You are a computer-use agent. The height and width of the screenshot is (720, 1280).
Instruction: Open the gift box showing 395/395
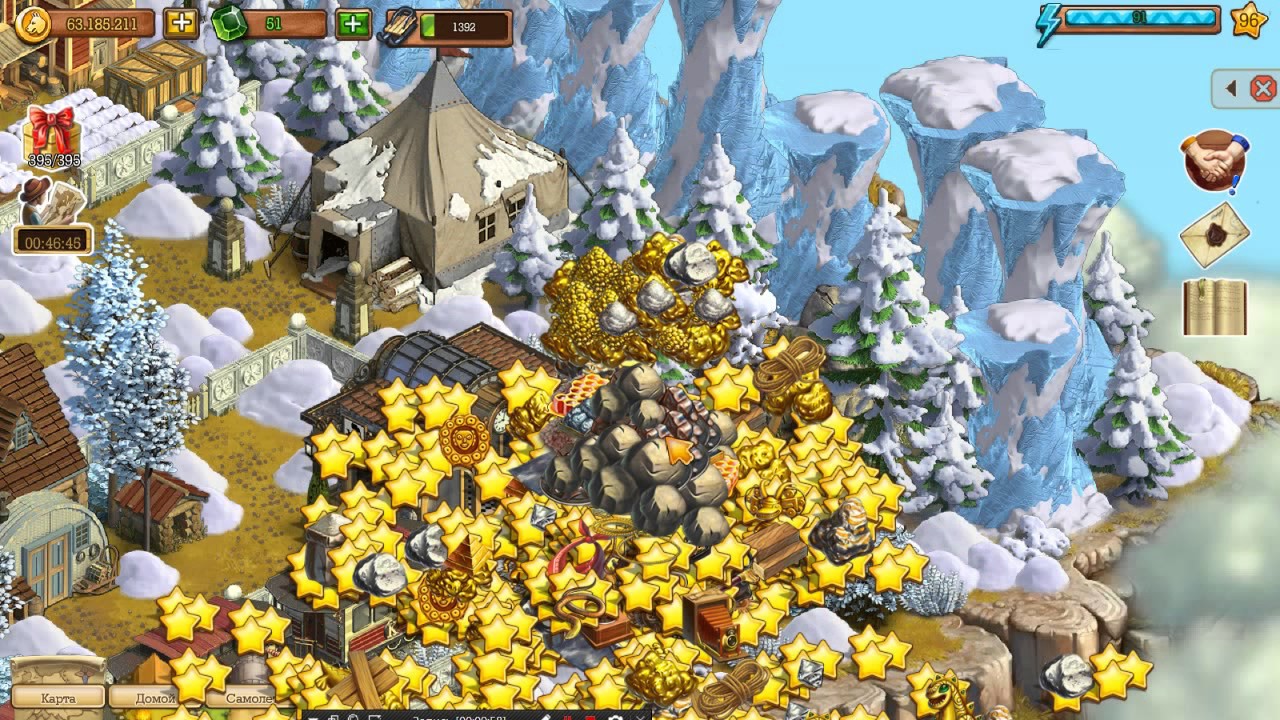[52, 133]
